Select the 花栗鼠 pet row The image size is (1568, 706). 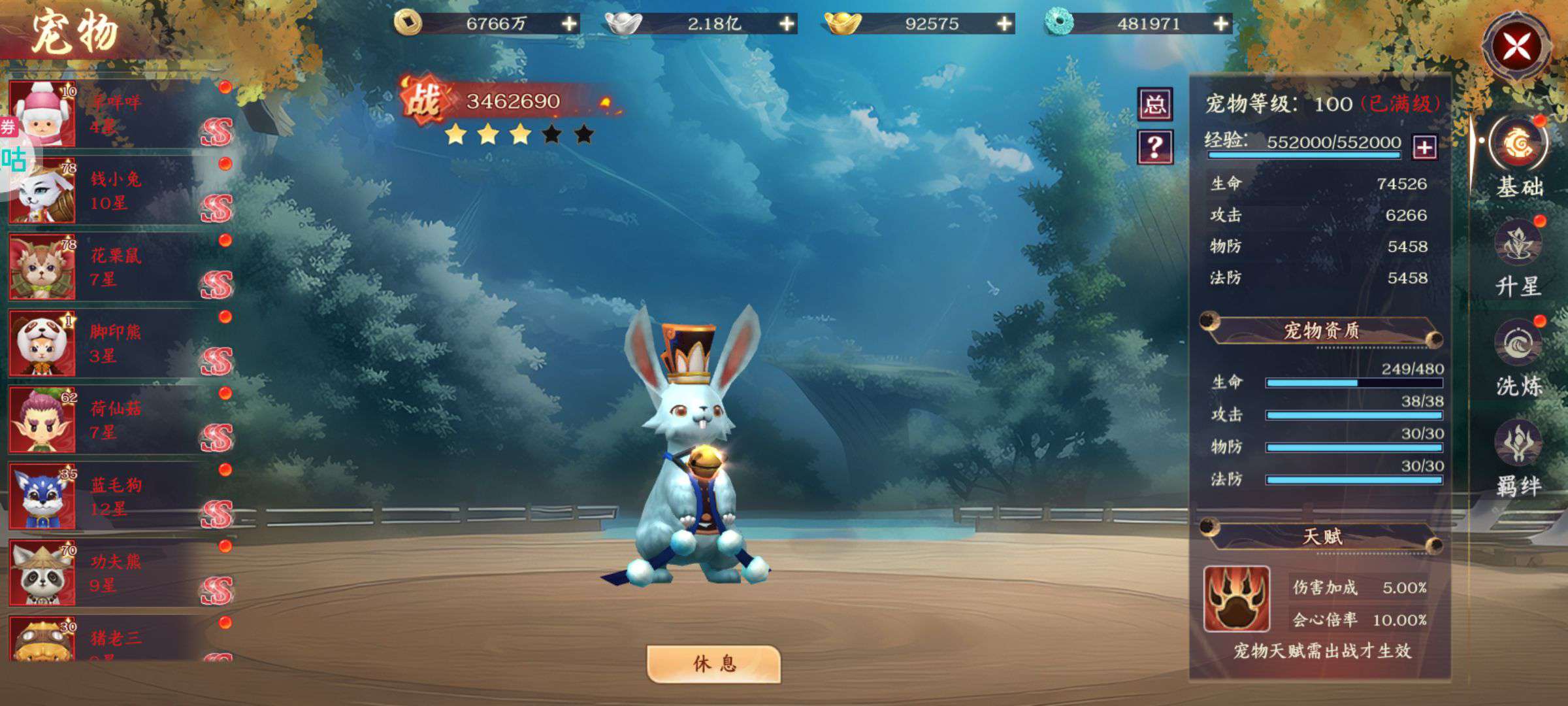pos(118,267)
